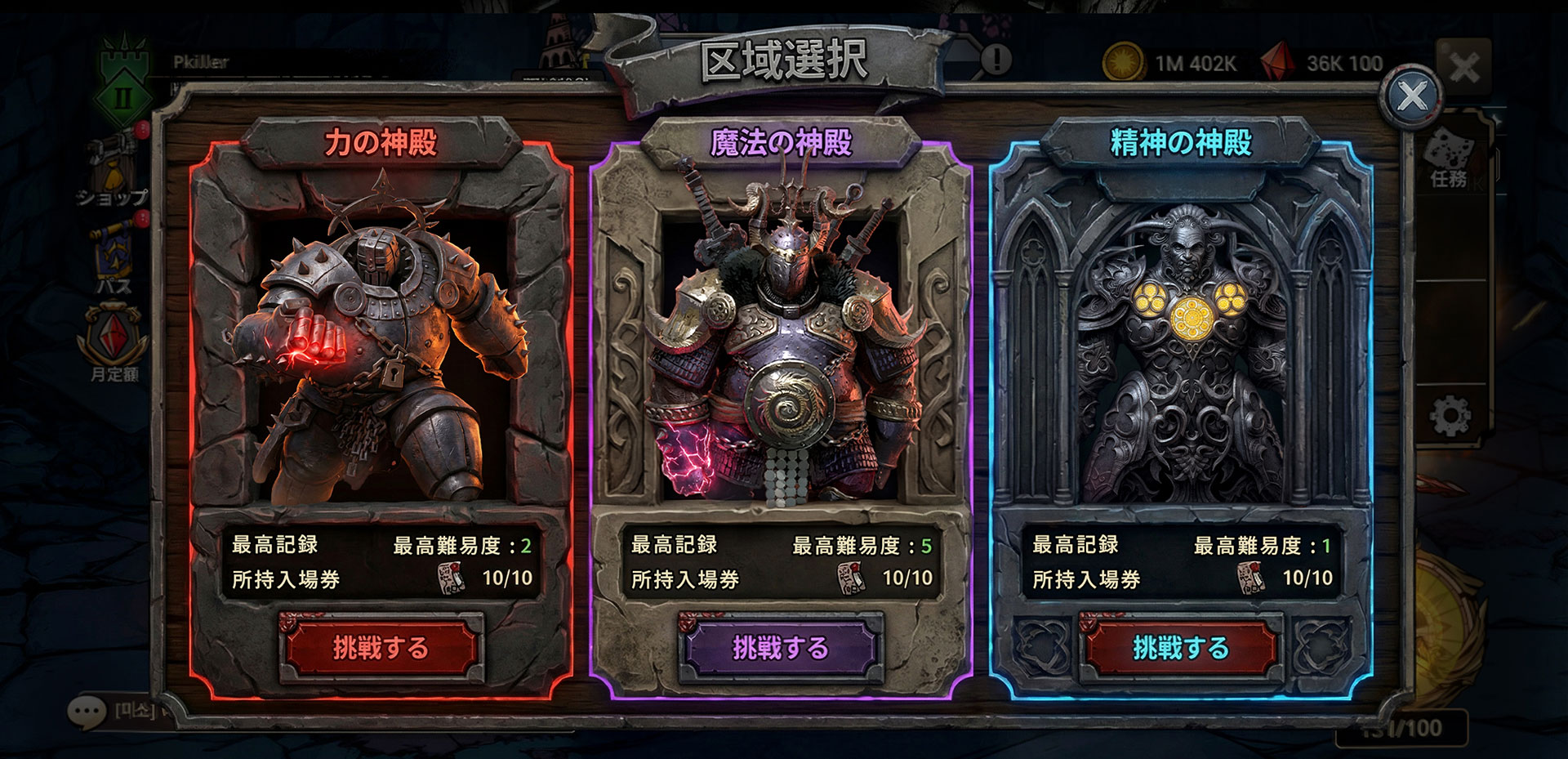Tap the gold coin currency icon

(1123, 62)
